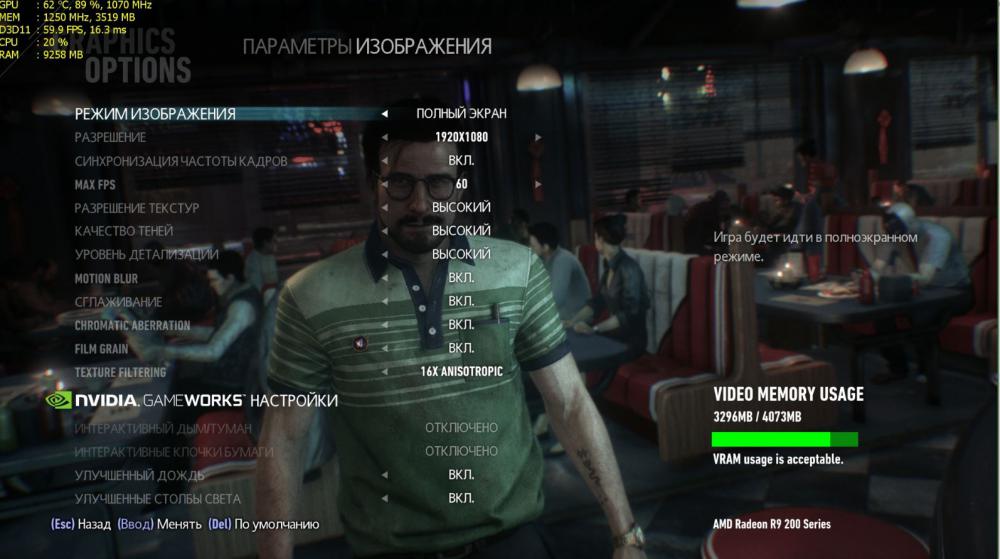Toggle the Motion Blur setting
Screen dimensions: 1000x559
[106, 279]
